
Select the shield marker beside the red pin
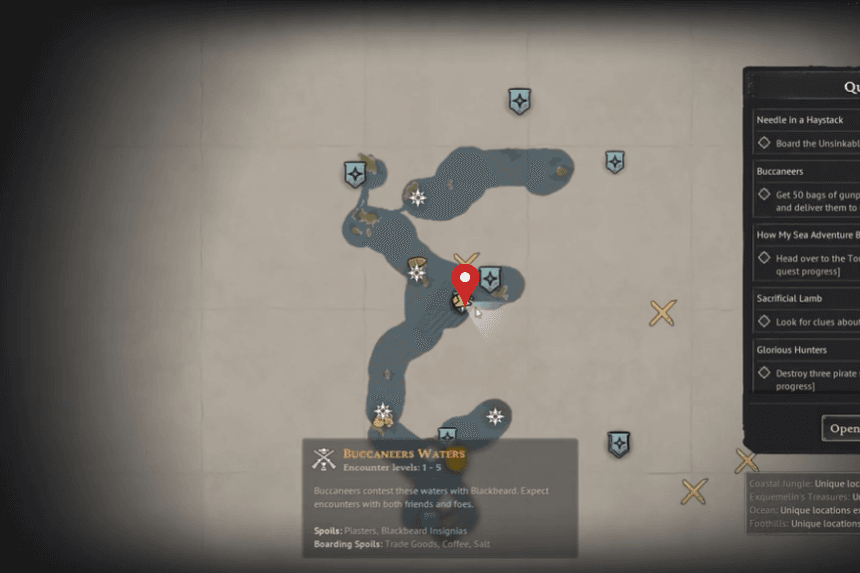pos(491,279)
